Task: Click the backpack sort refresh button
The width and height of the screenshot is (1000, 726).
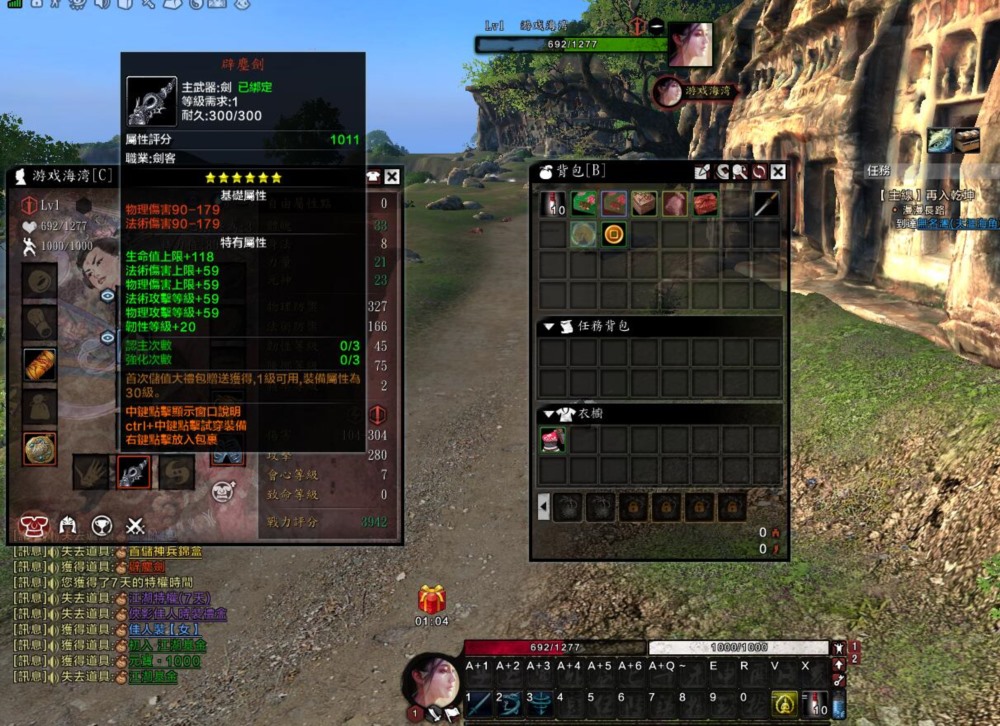Action: tap(759, 172)
